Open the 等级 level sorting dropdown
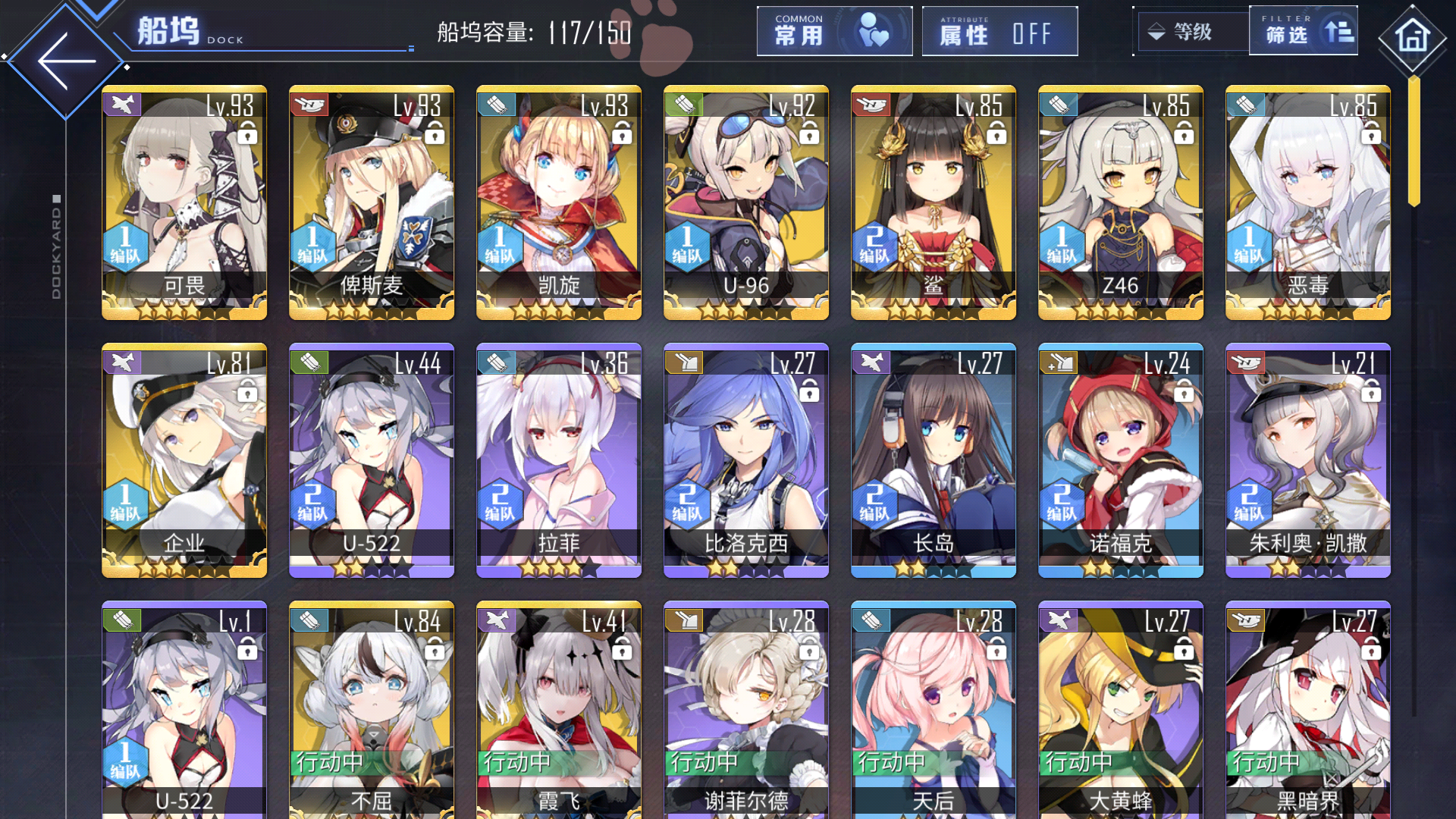The width and height of the screenshot is (1456, 819). click(x=1191, y=31)
